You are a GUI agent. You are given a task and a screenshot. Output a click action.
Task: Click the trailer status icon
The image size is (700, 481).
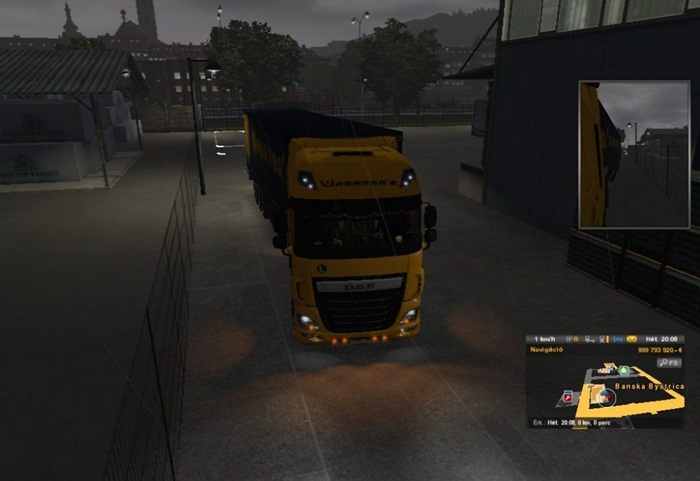pos(589,339)
